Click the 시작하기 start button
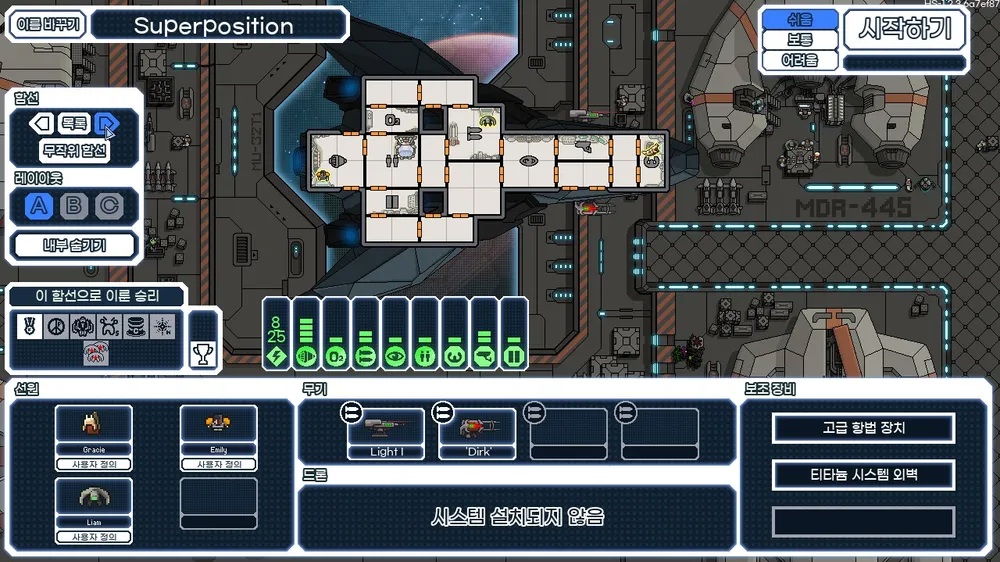 coord(905,30)
